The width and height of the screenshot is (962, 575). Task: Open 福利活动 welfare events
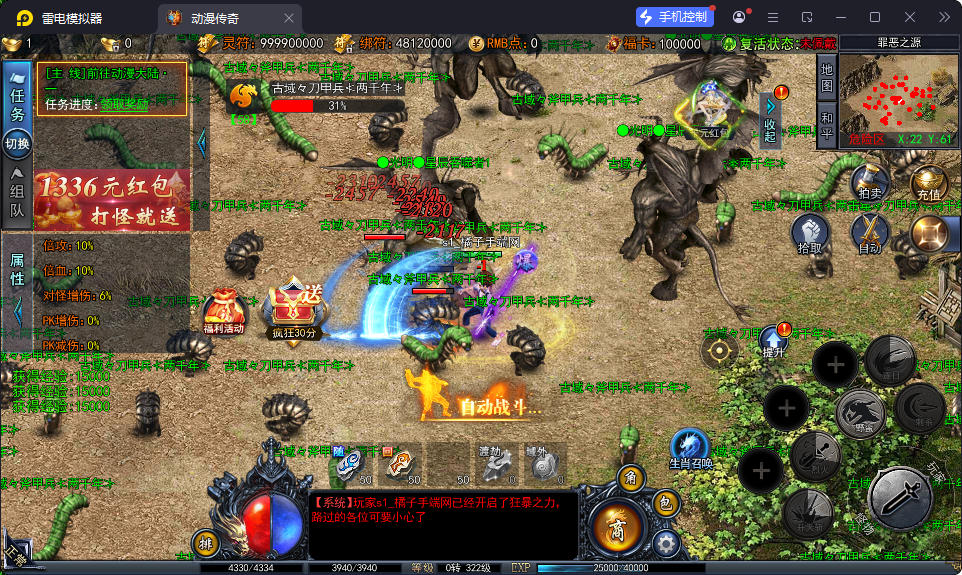222,312
